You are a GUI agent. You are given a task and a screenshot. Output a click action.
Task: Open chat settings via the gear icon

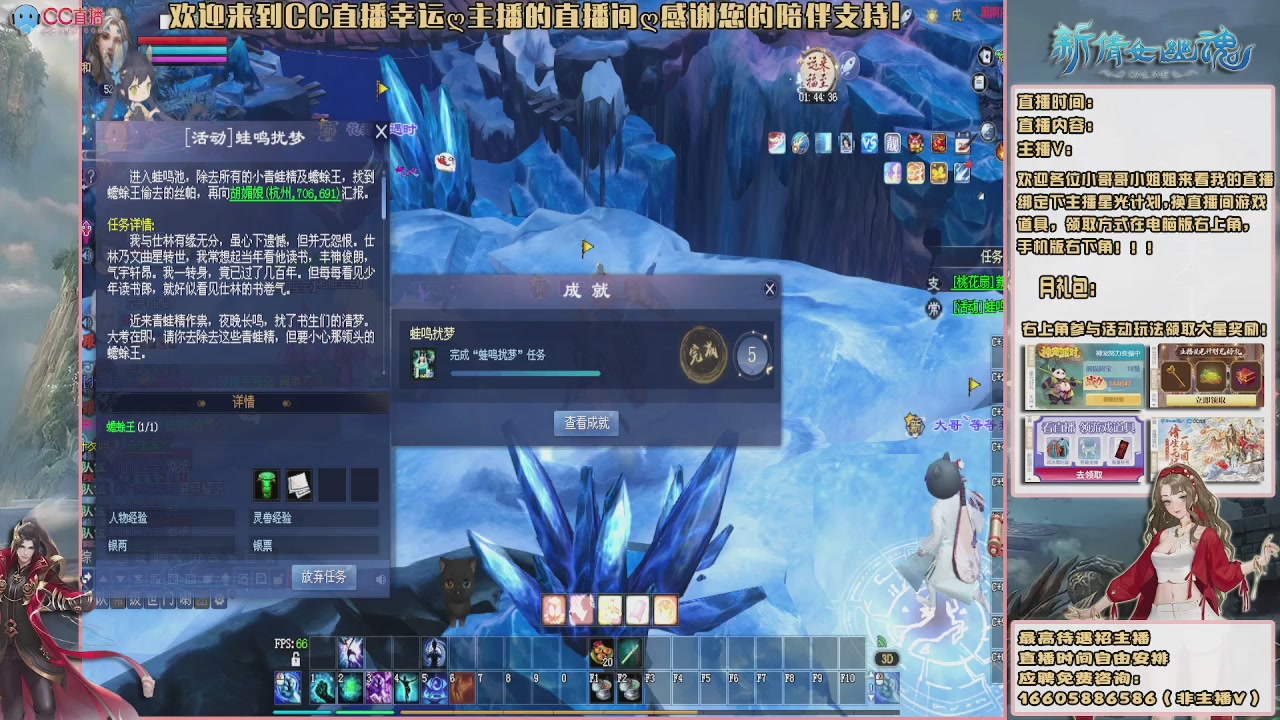[x=219, y=599]
